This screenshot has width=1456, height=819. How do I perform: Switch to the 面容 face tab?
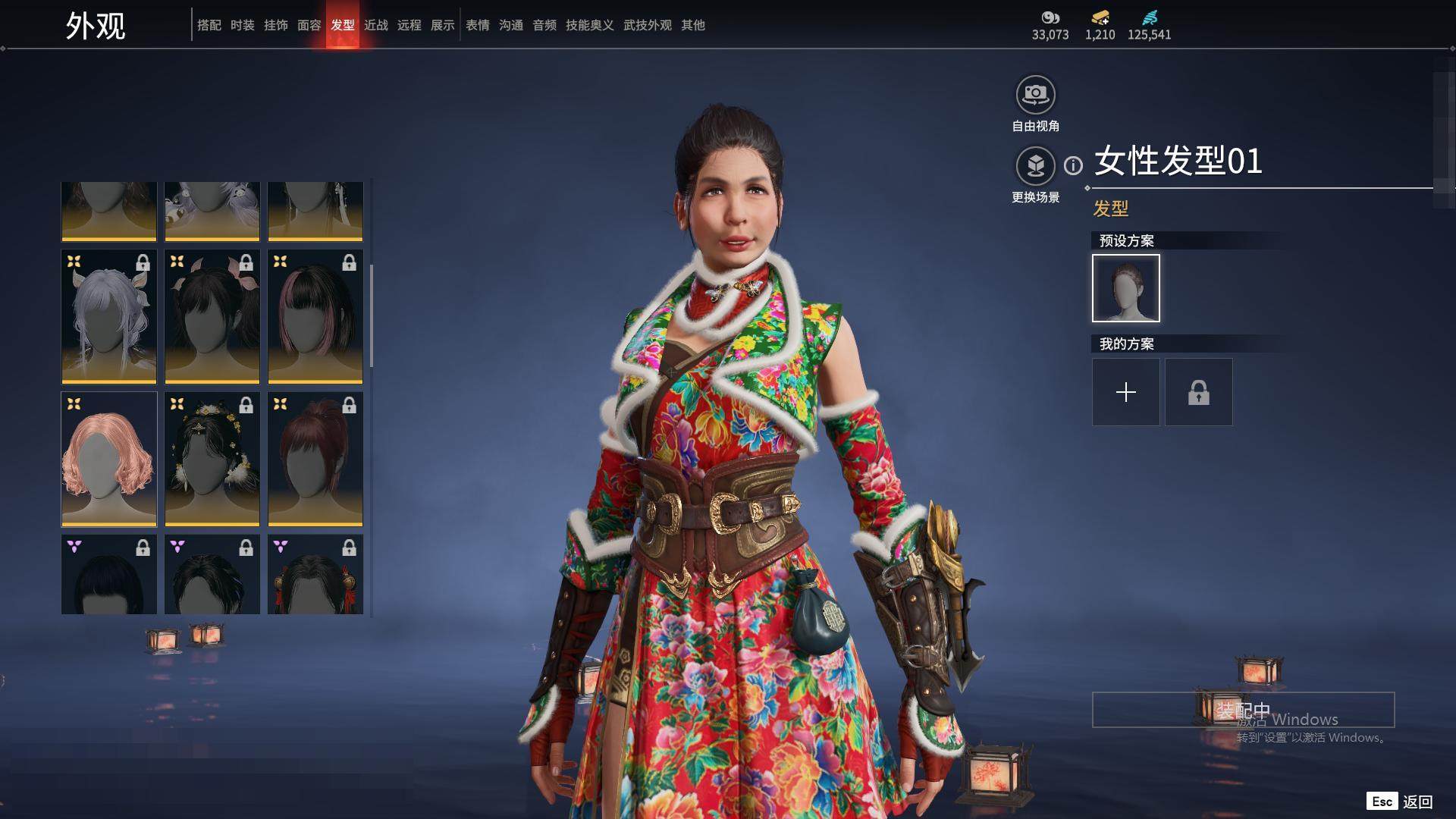coord(309,25)
